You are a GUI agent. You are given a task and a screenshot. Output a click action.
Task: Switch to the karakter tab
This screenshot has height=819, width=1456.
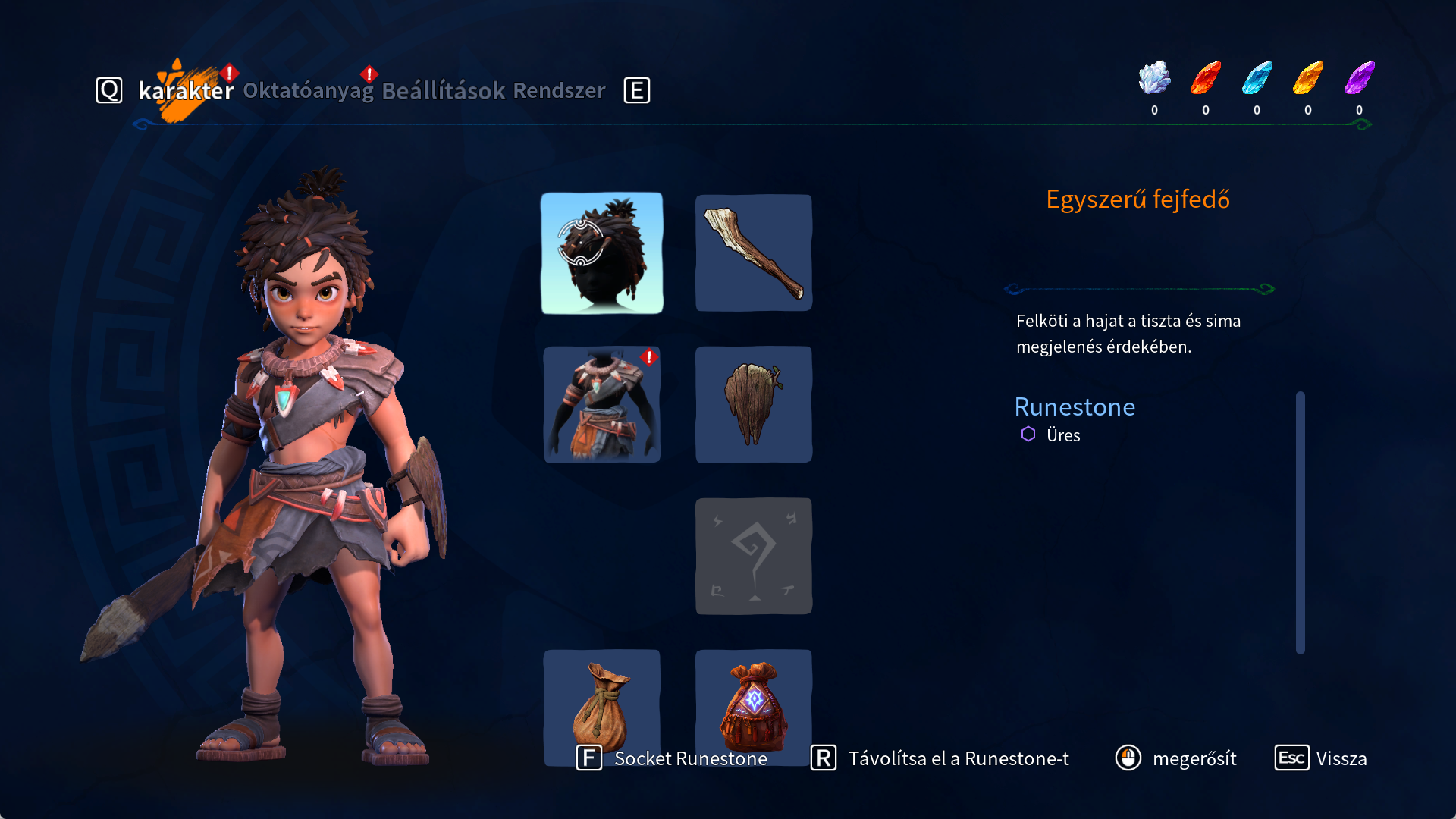(186, 91)
